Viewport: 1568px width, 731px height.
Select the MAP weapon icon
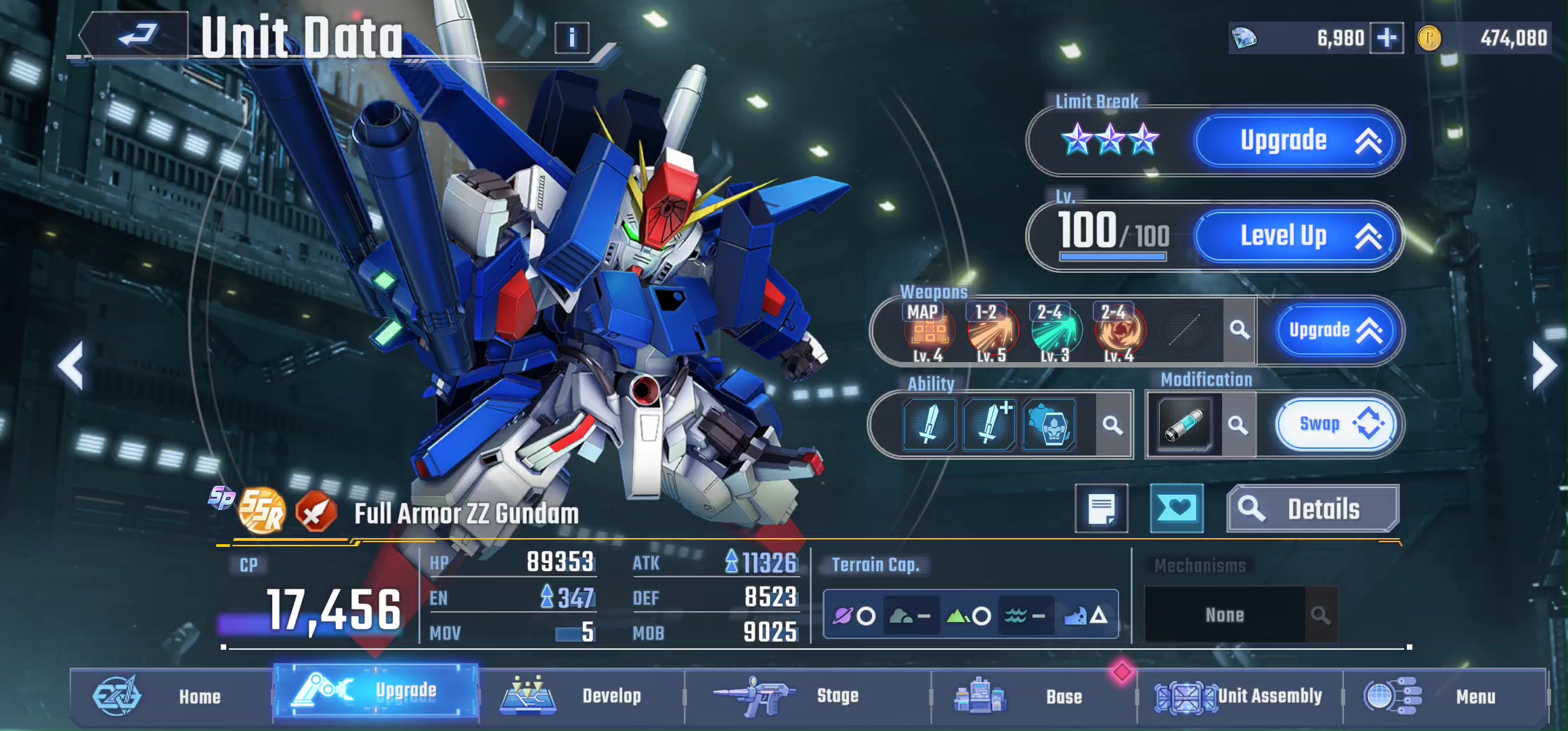[928, 330]
